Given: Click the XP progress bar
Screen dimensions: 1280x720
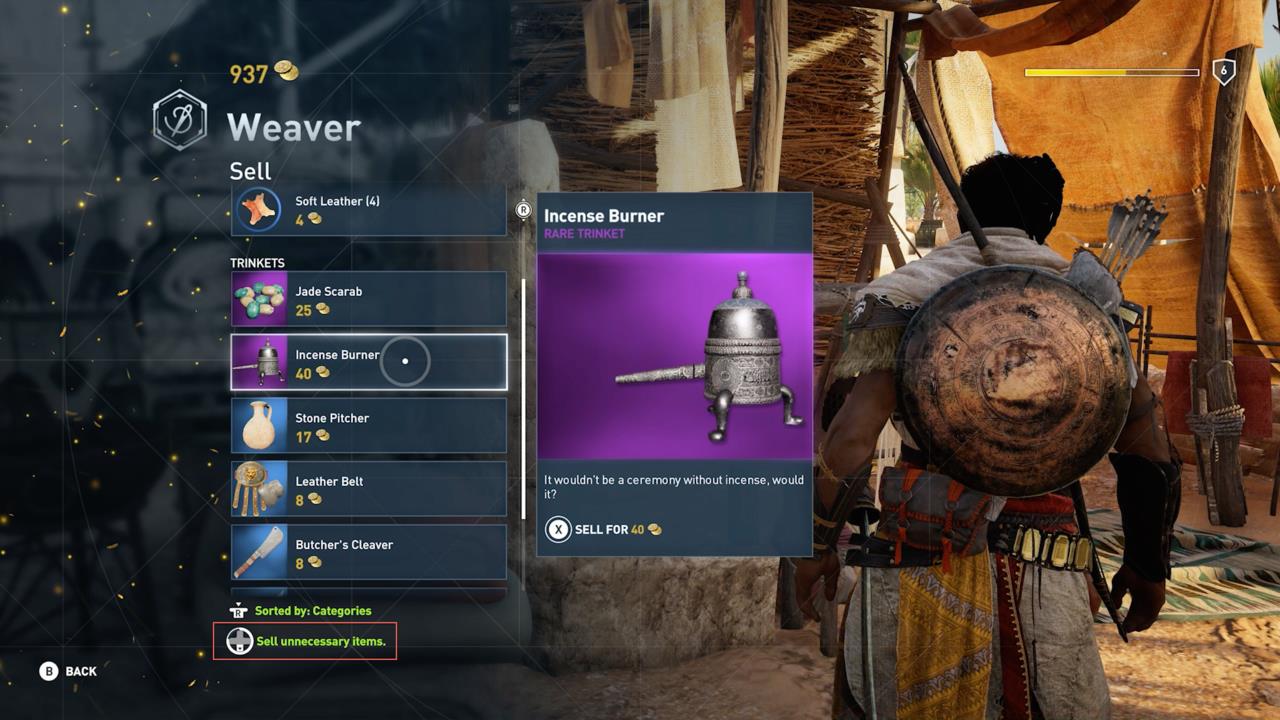Looking at the screenshot, I should tap(1113, 71).
